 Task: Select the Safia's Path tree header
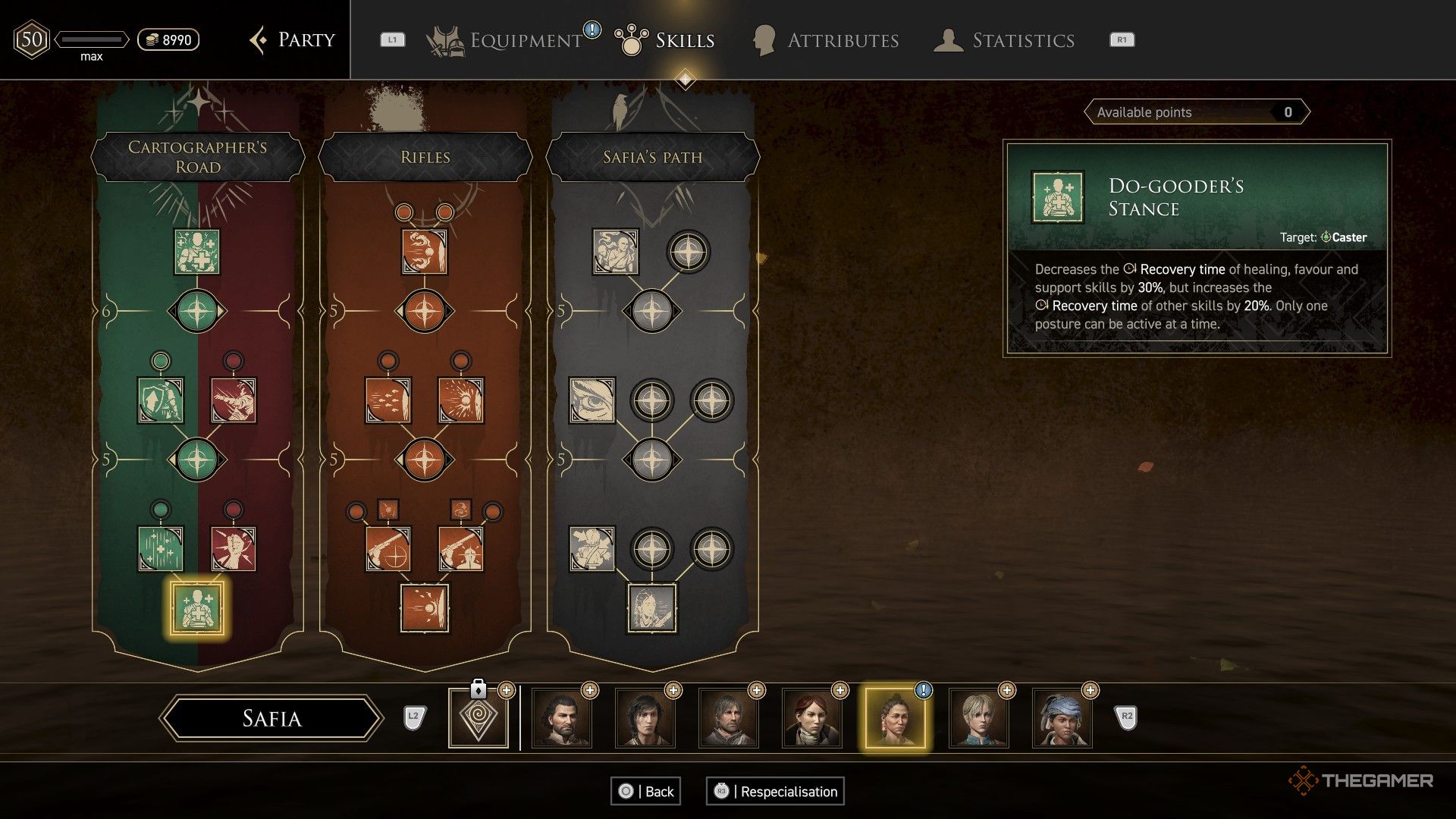[652, 157]
